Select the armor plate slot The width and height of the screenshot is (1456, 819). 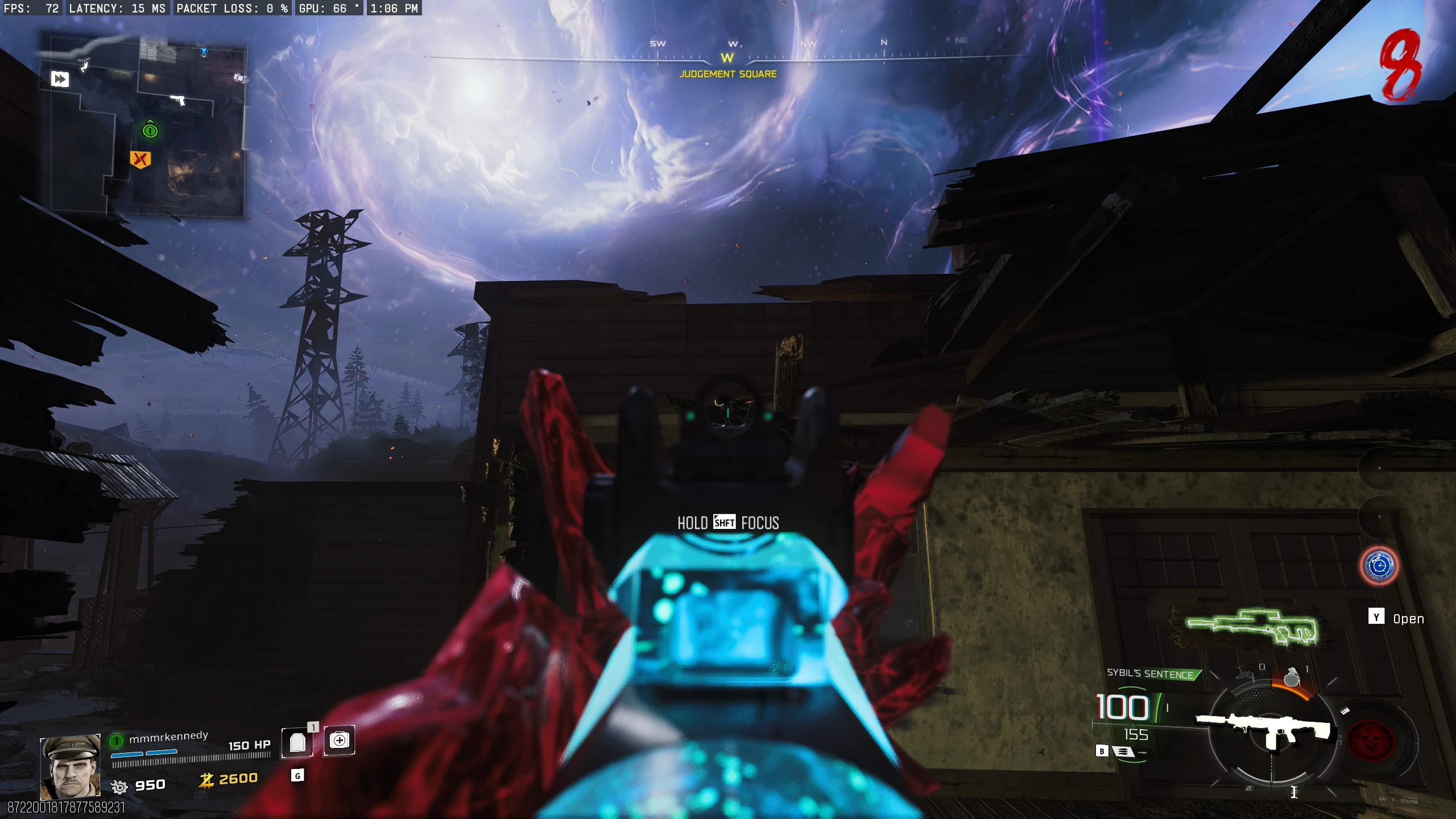click(x=297, y=742)
